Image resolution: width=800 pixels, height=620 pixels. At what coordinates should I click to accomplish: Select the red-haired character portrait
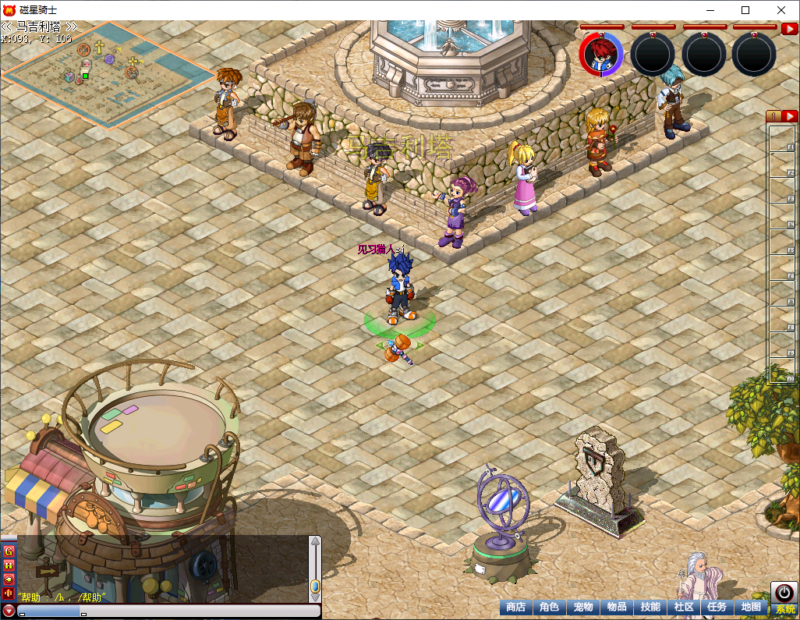click(x=601, y=54)
